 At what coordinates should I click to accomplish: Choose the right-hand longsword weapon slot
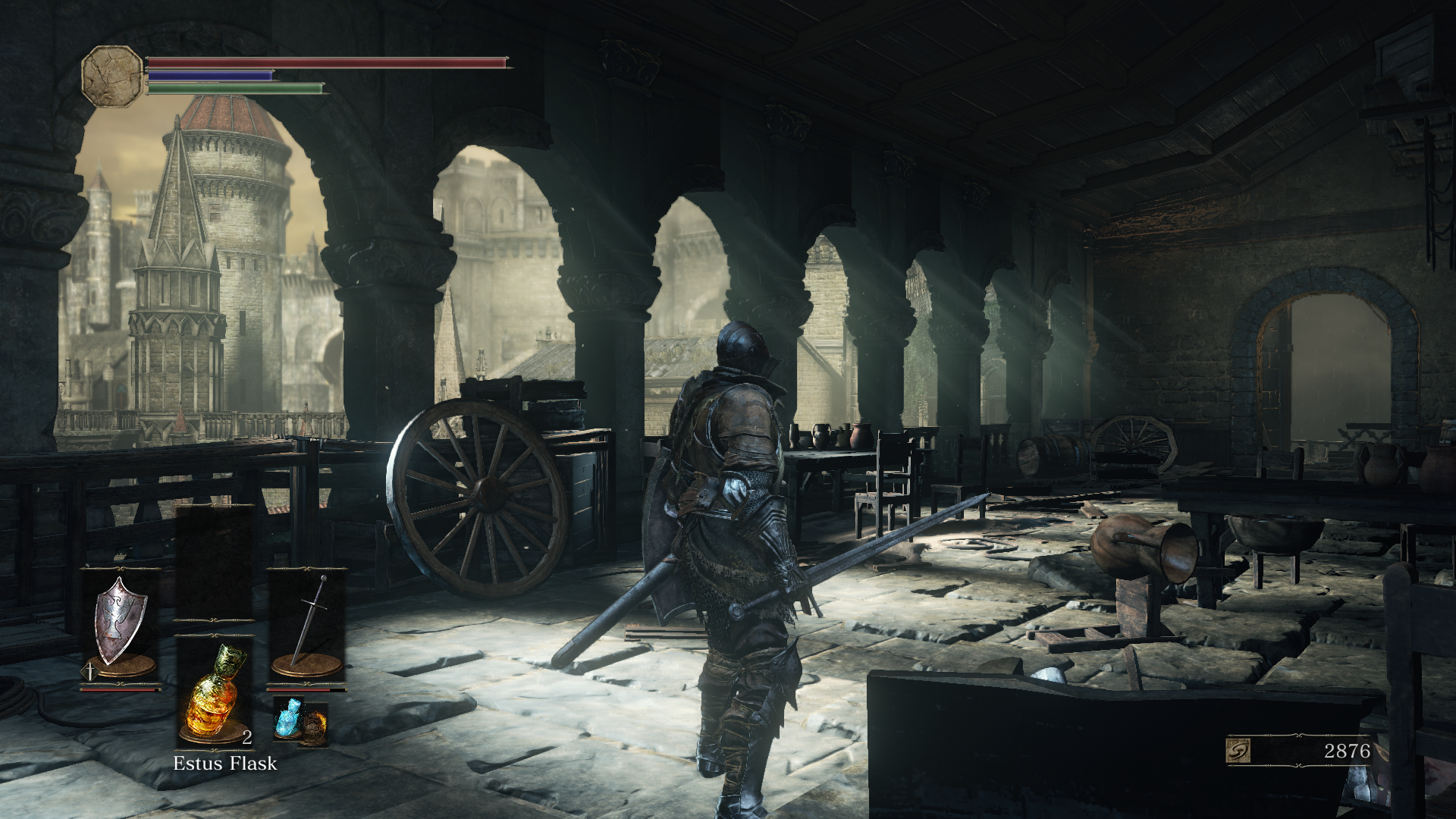[307, 625]
